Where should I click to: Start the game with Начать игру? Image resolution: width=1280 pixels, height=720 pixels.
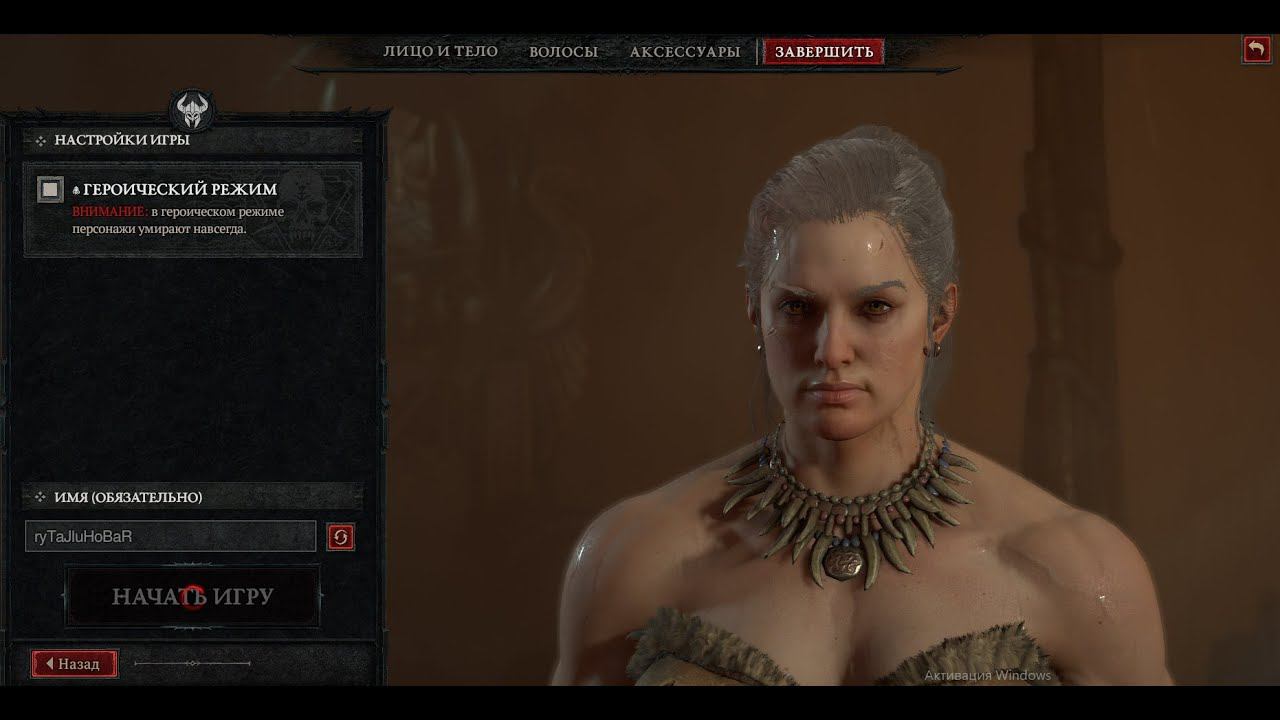[193, 597]
